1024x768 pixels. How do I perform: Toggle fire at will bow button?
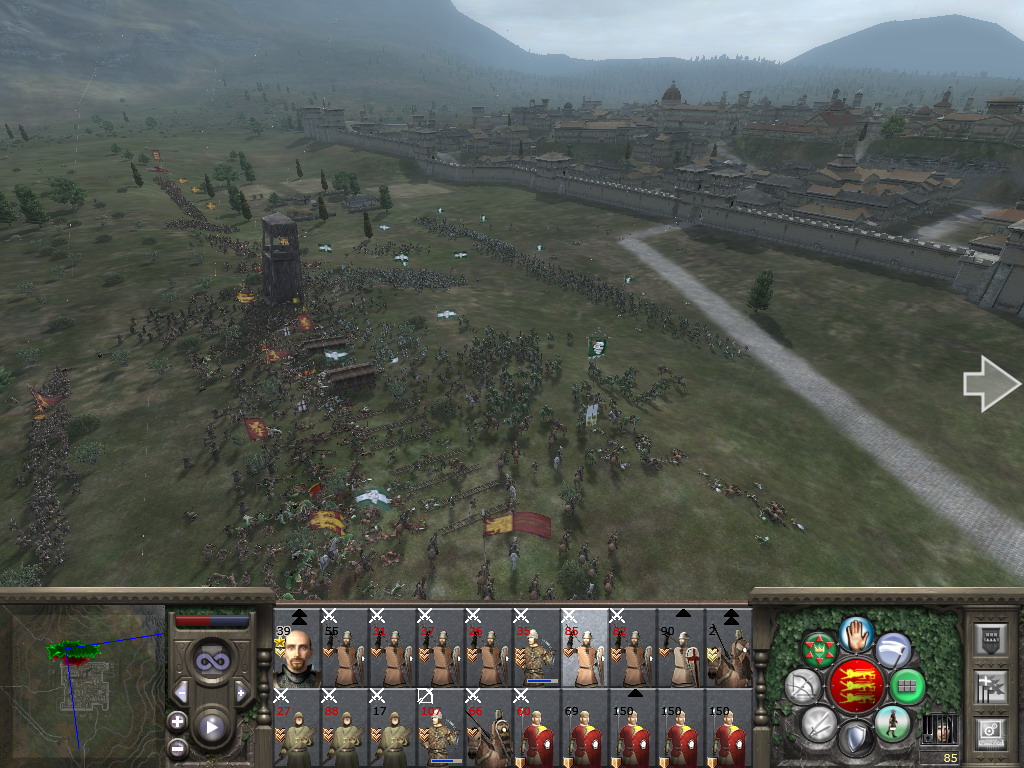pos(802,686)
